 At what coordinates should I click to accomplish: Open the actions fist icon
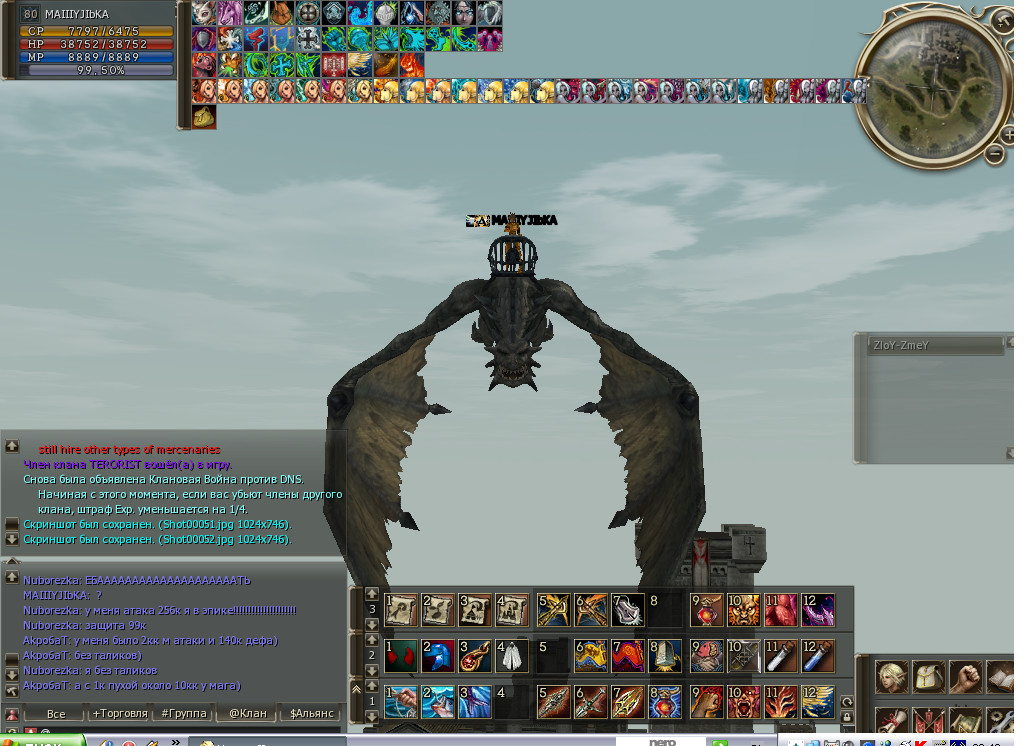[x=965, y=678]
